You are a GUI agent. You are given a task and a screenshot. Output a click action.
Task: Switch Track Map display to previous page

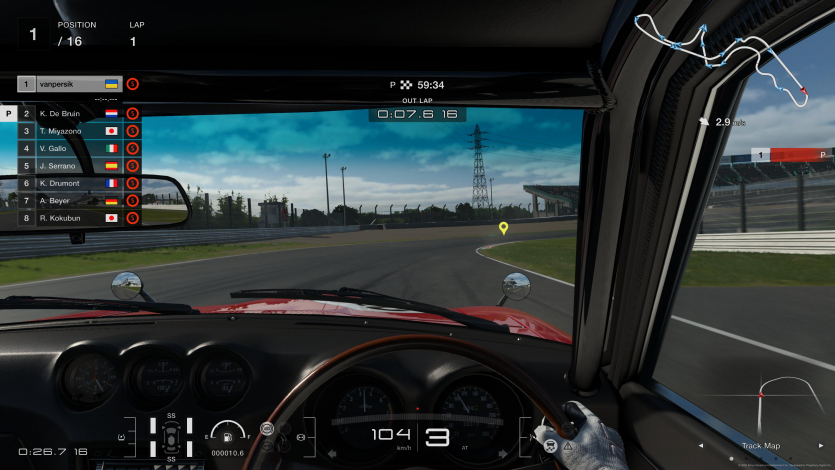point(700,446)
